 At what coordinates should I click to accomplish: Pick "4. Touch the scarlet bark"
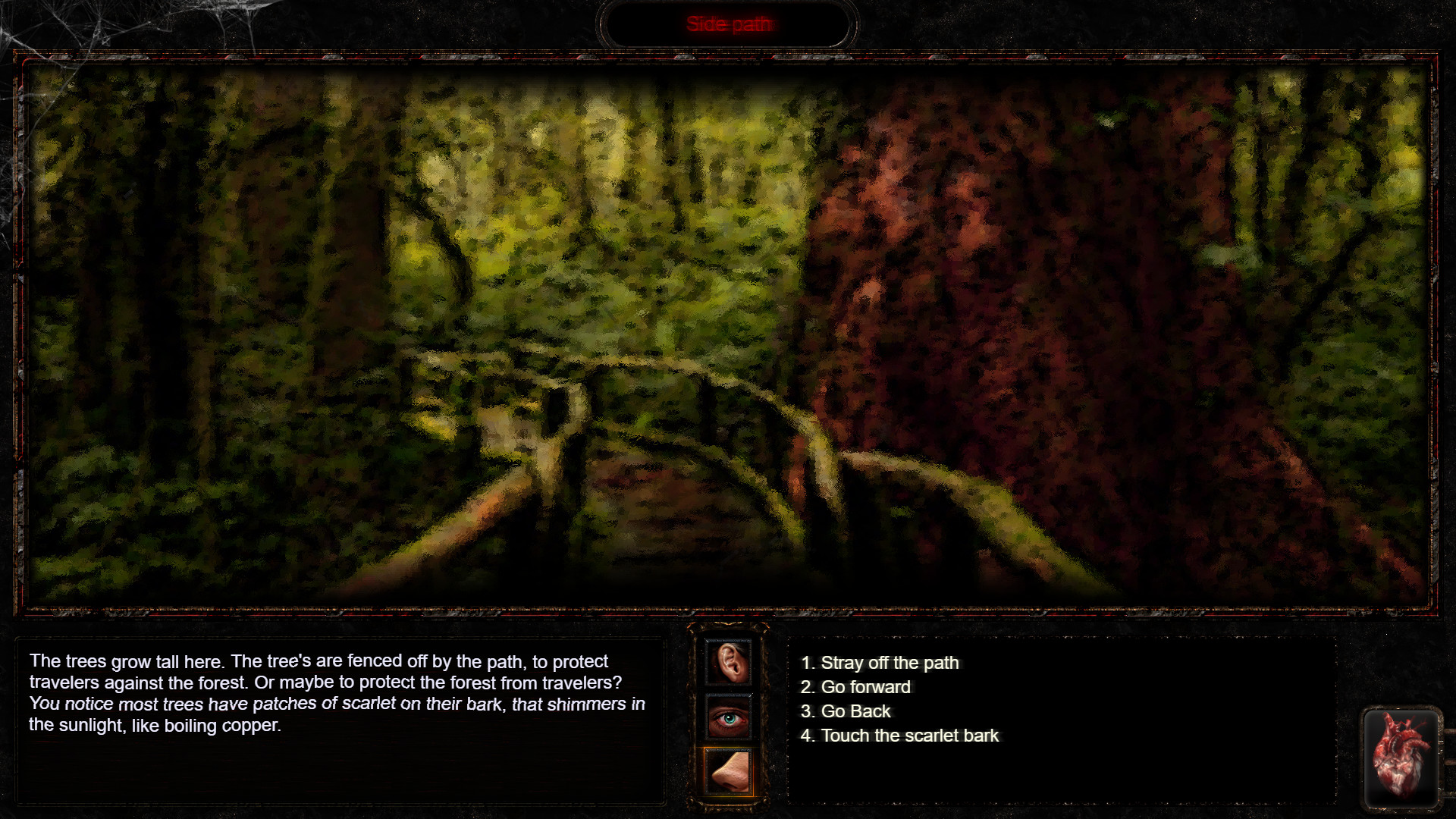[x=900, y=735]
